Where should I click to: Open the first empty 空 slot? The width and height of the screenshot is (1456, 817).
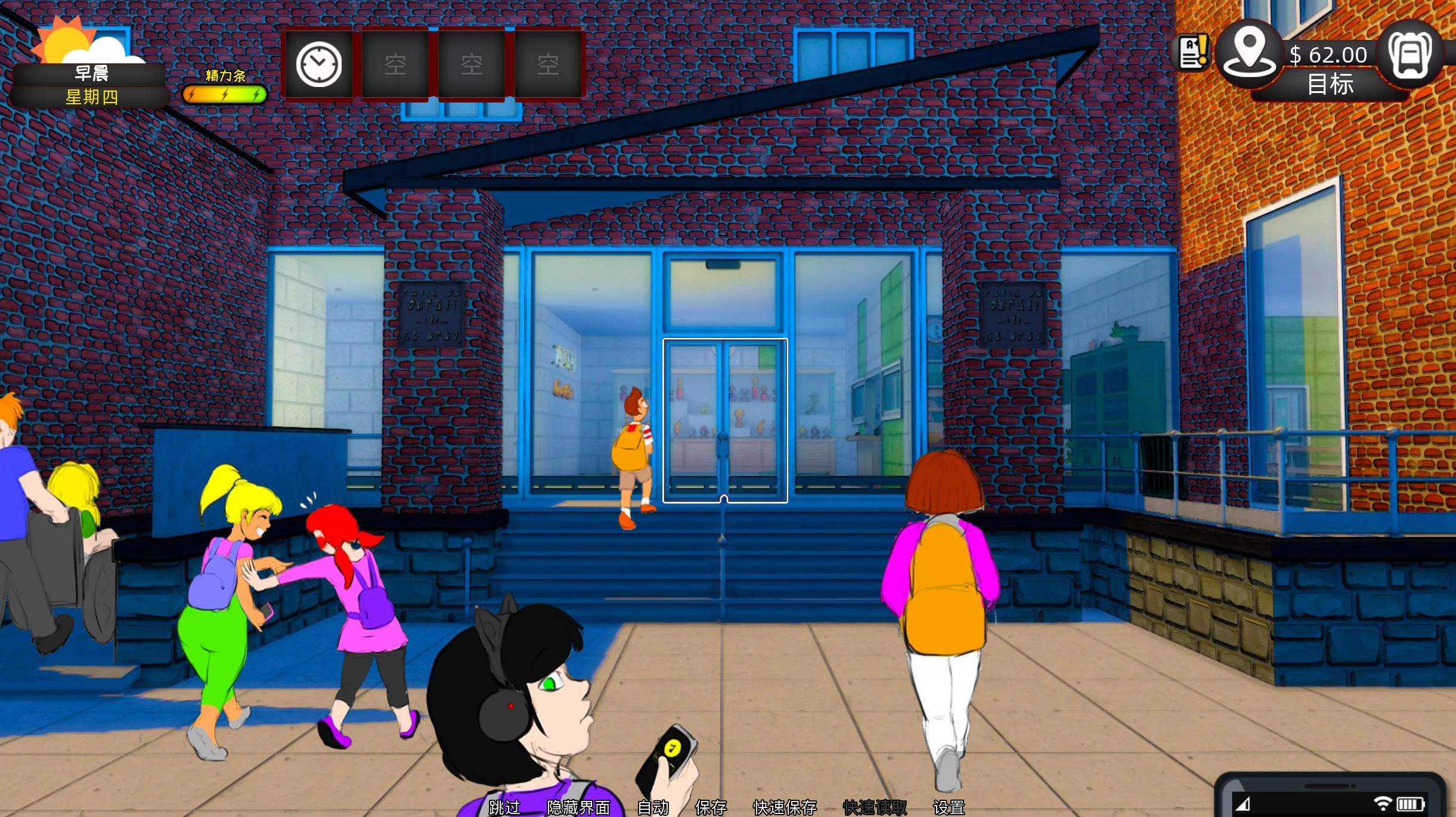coord(396,63)
